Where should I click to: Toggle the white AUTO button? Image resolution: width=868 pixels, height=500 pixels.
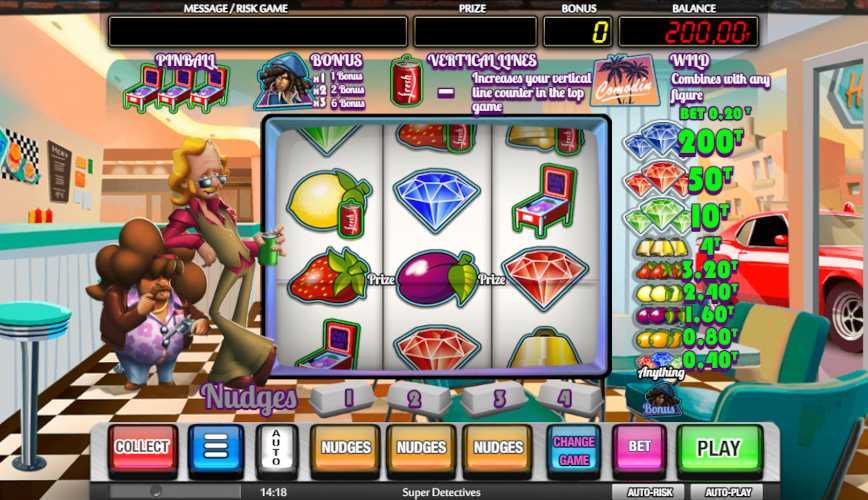tap(276, 448)
